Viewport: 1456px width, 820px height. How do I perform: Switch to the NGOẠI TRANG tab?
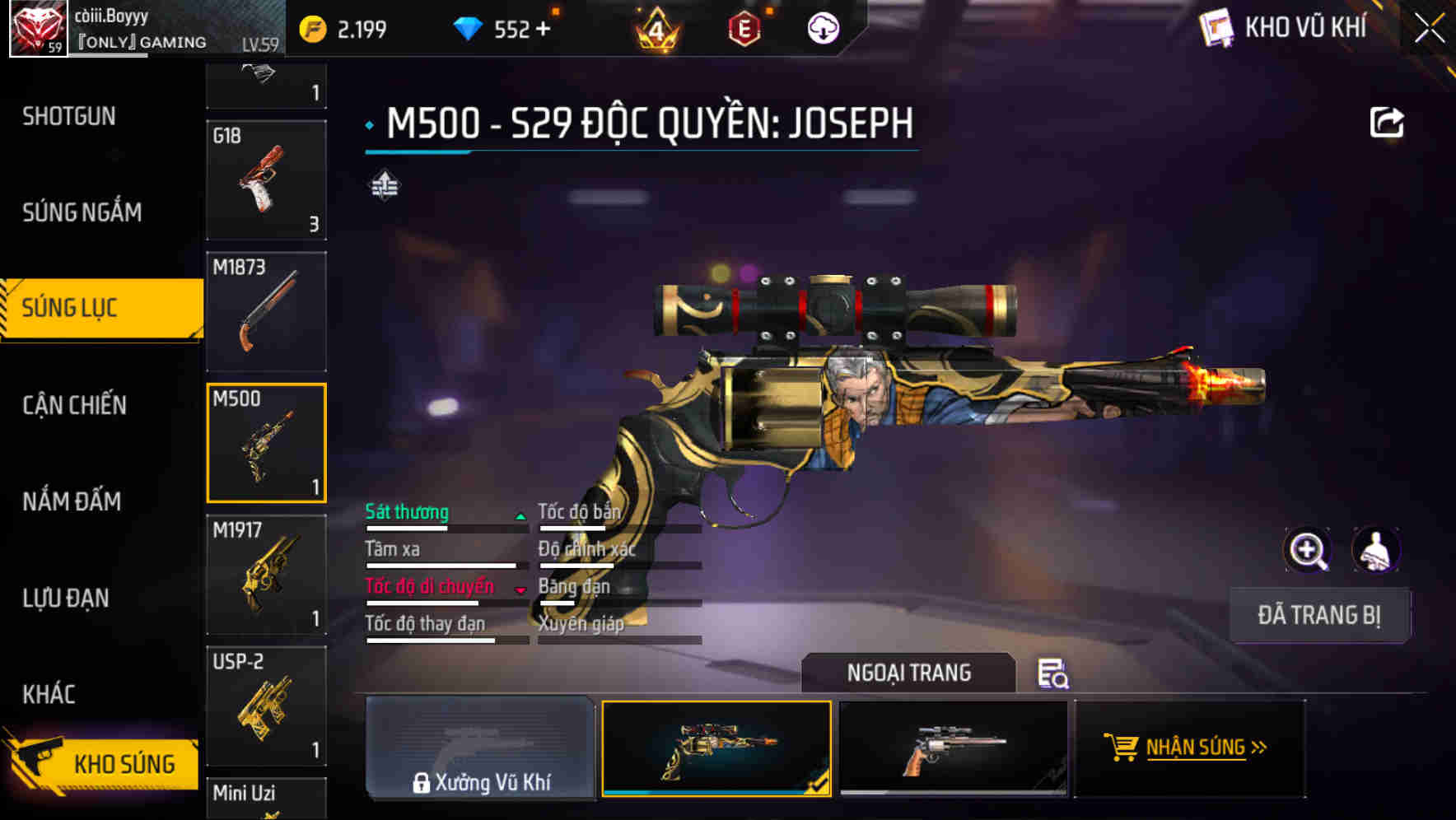[x=908, y=672]
